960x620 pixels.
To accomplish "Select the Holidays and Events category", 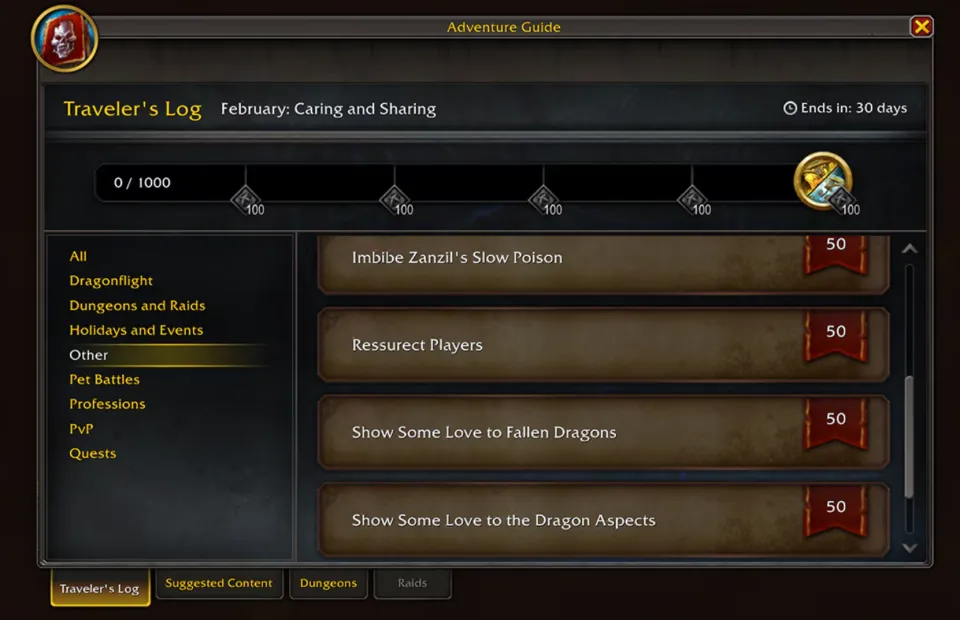I will click(x=136, y=330).
